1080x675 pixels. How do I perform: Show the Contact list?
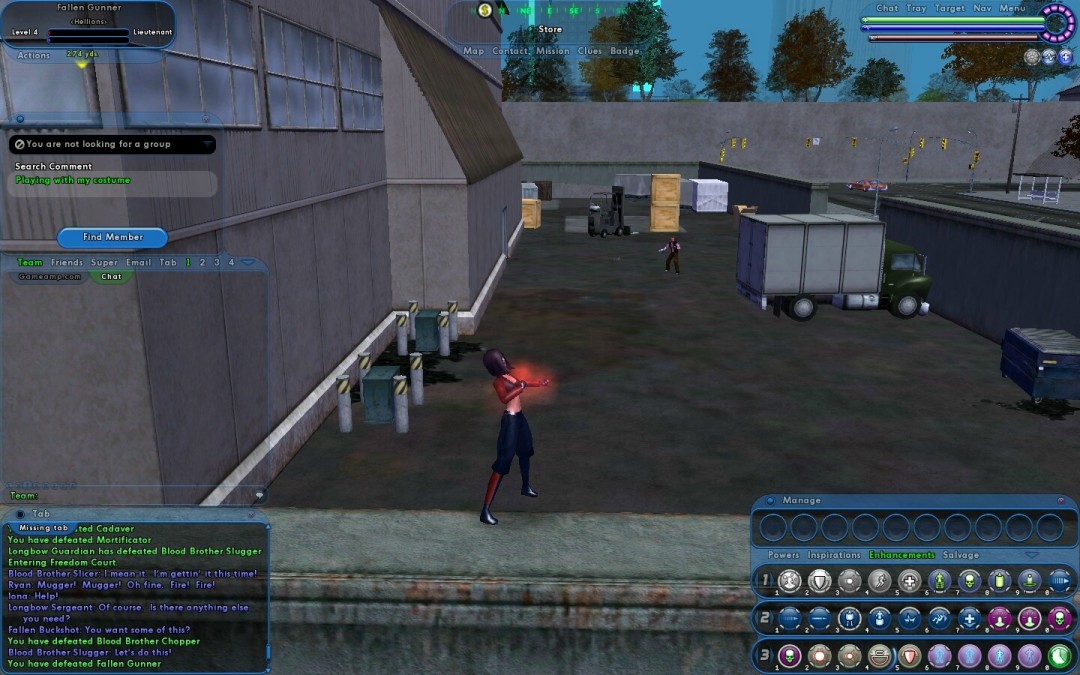pyautogui.click(x=510, y=51)
